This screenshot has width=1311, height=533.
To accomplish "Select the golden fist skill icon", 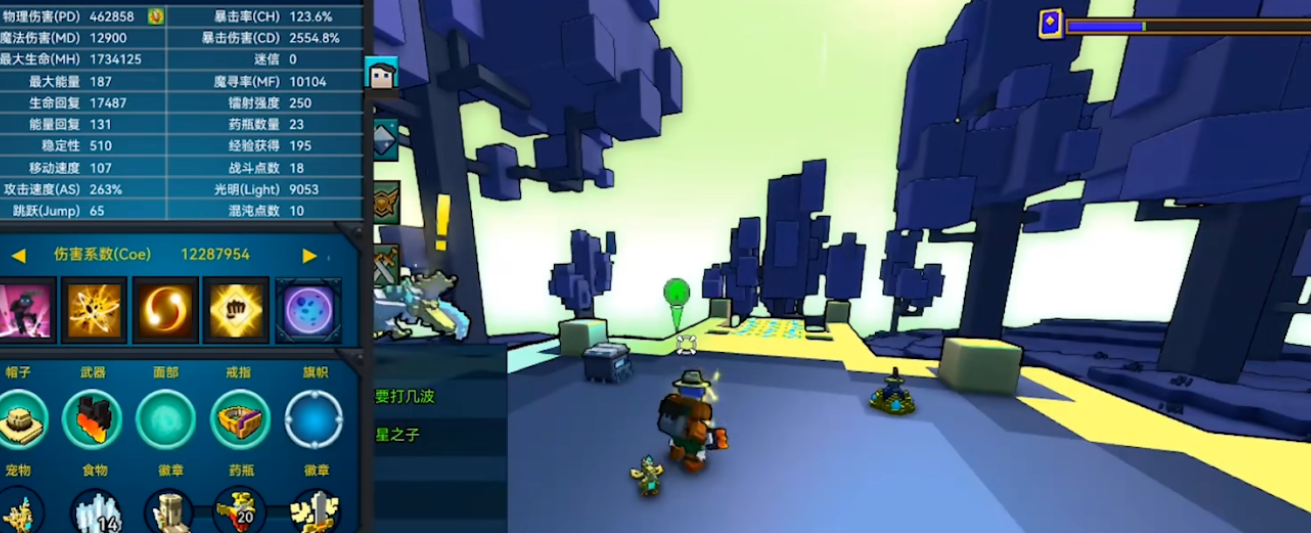I will click(x=236, y=310).
